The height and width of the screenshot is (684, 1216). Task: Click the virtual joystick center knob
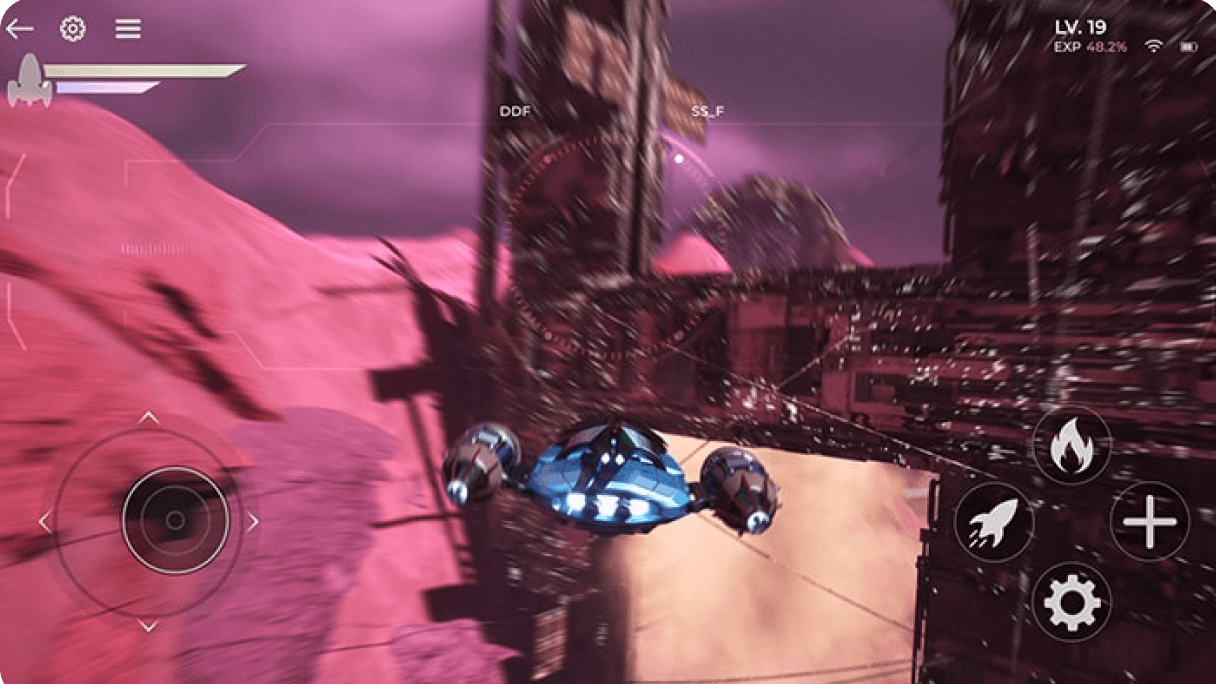pos(175,521)
